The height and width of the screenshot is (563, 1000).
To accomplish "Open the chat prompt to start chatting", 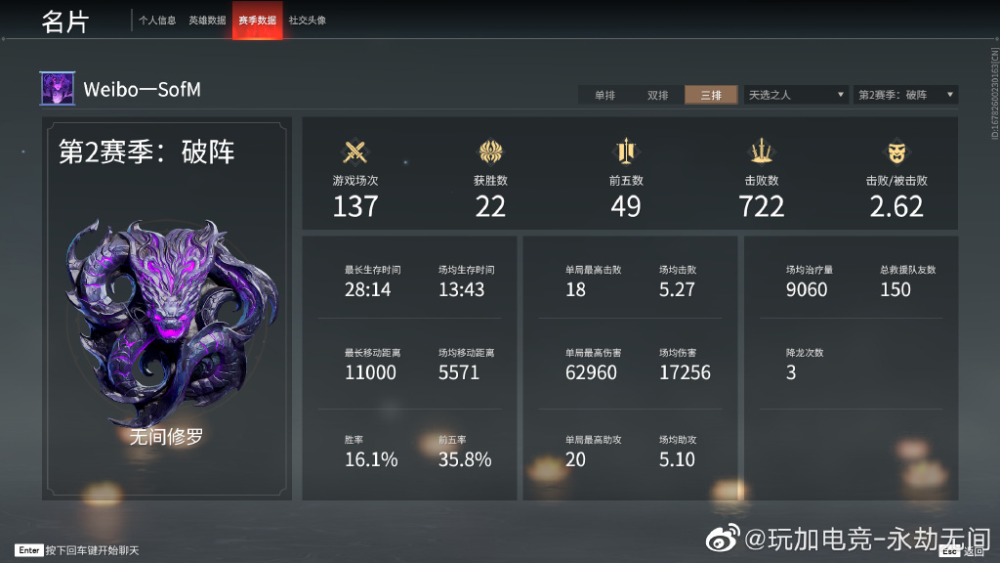I will tap(78, 551).
